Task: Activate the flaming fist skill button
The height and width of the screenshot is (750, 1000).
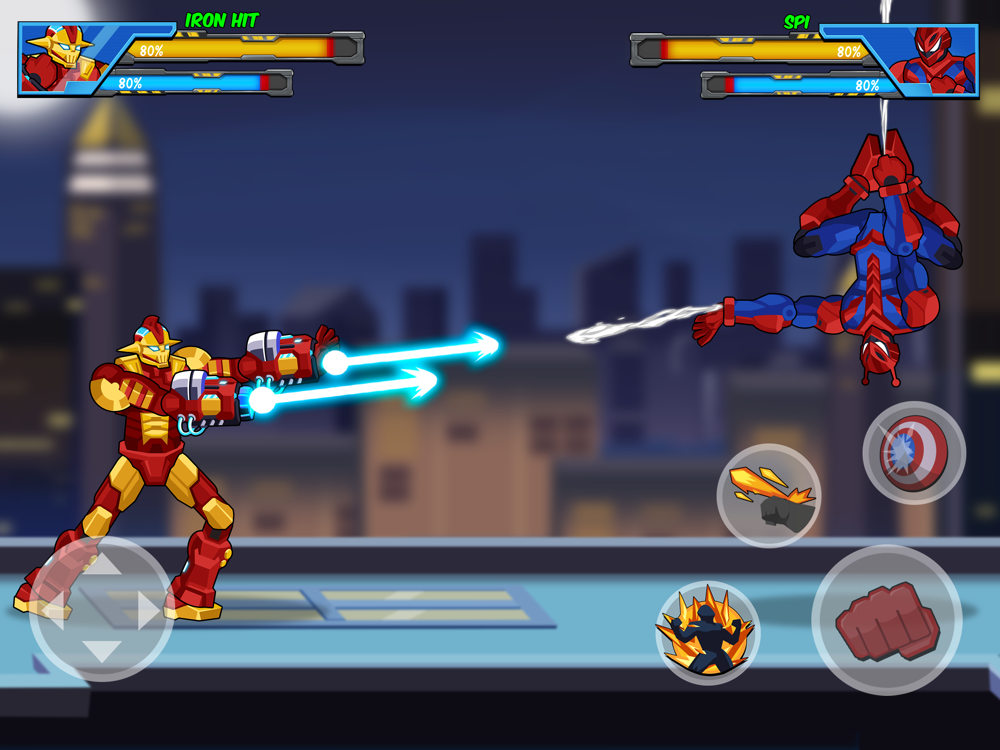Action: pos(768,496)
